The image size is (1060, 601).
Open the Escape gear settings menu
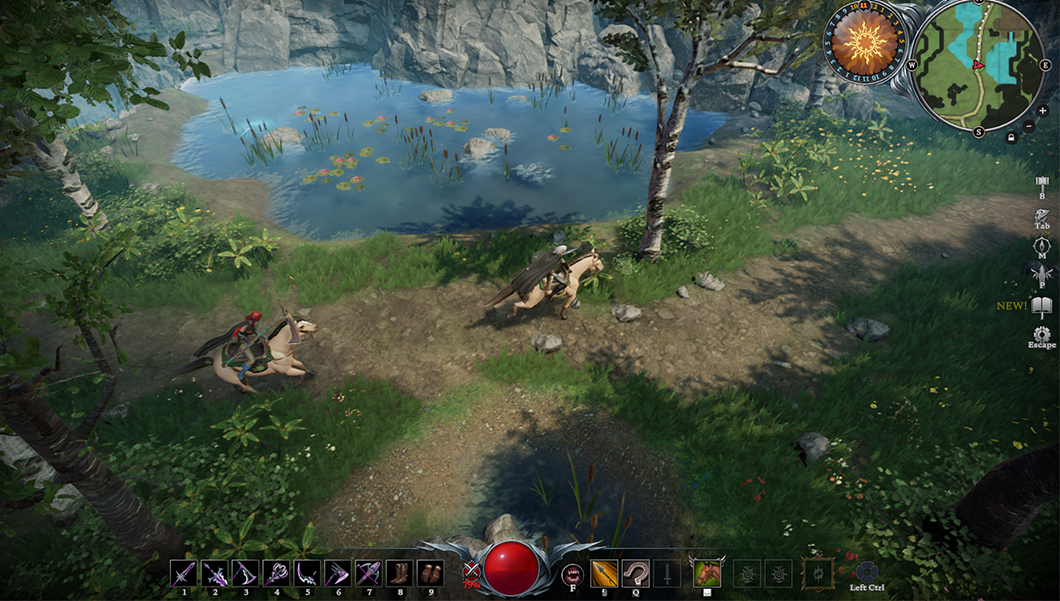click(1041, 334)
